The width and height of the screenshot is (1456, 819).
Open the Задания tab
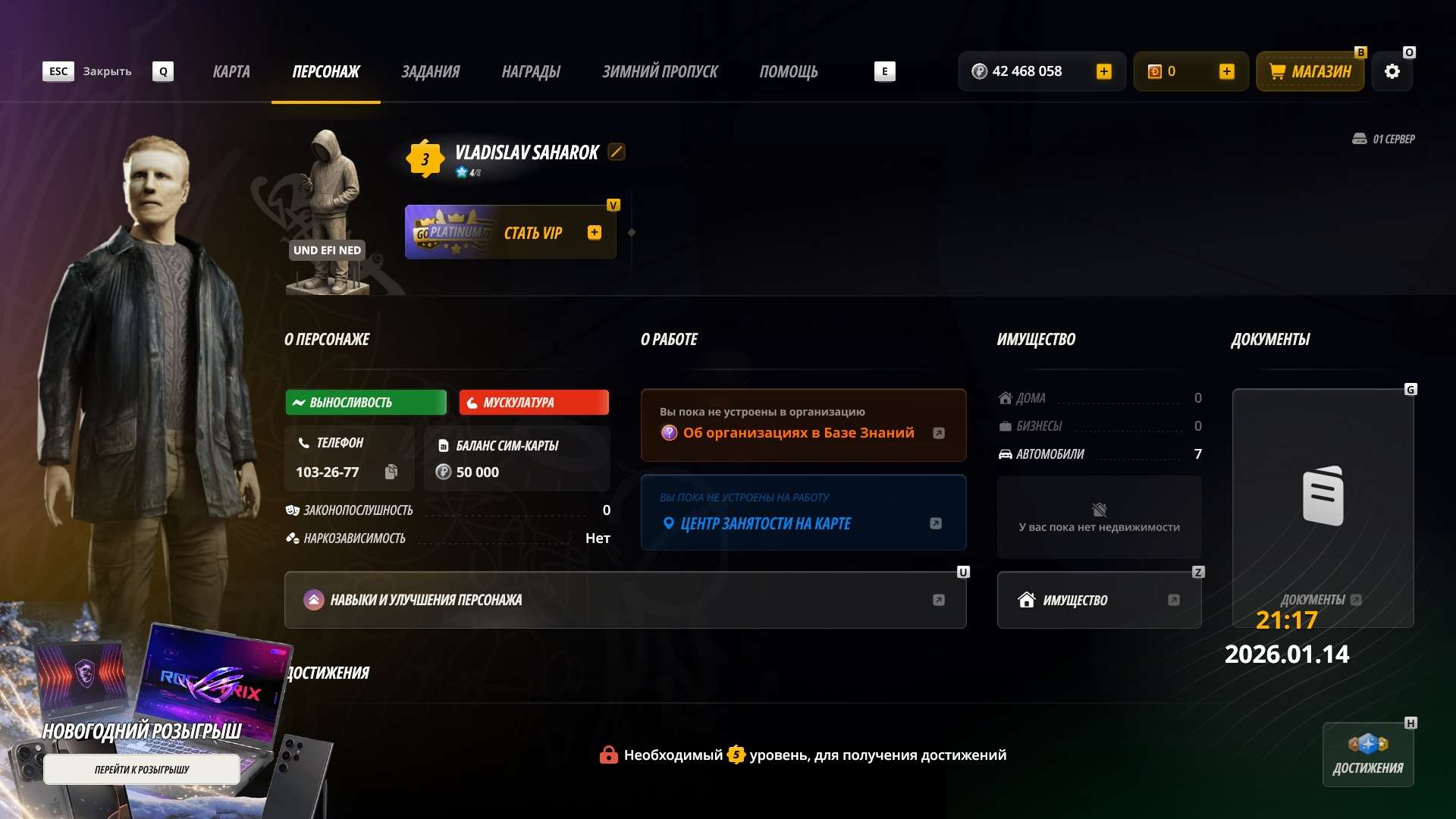pyautogui.click(x=430, y=71)
